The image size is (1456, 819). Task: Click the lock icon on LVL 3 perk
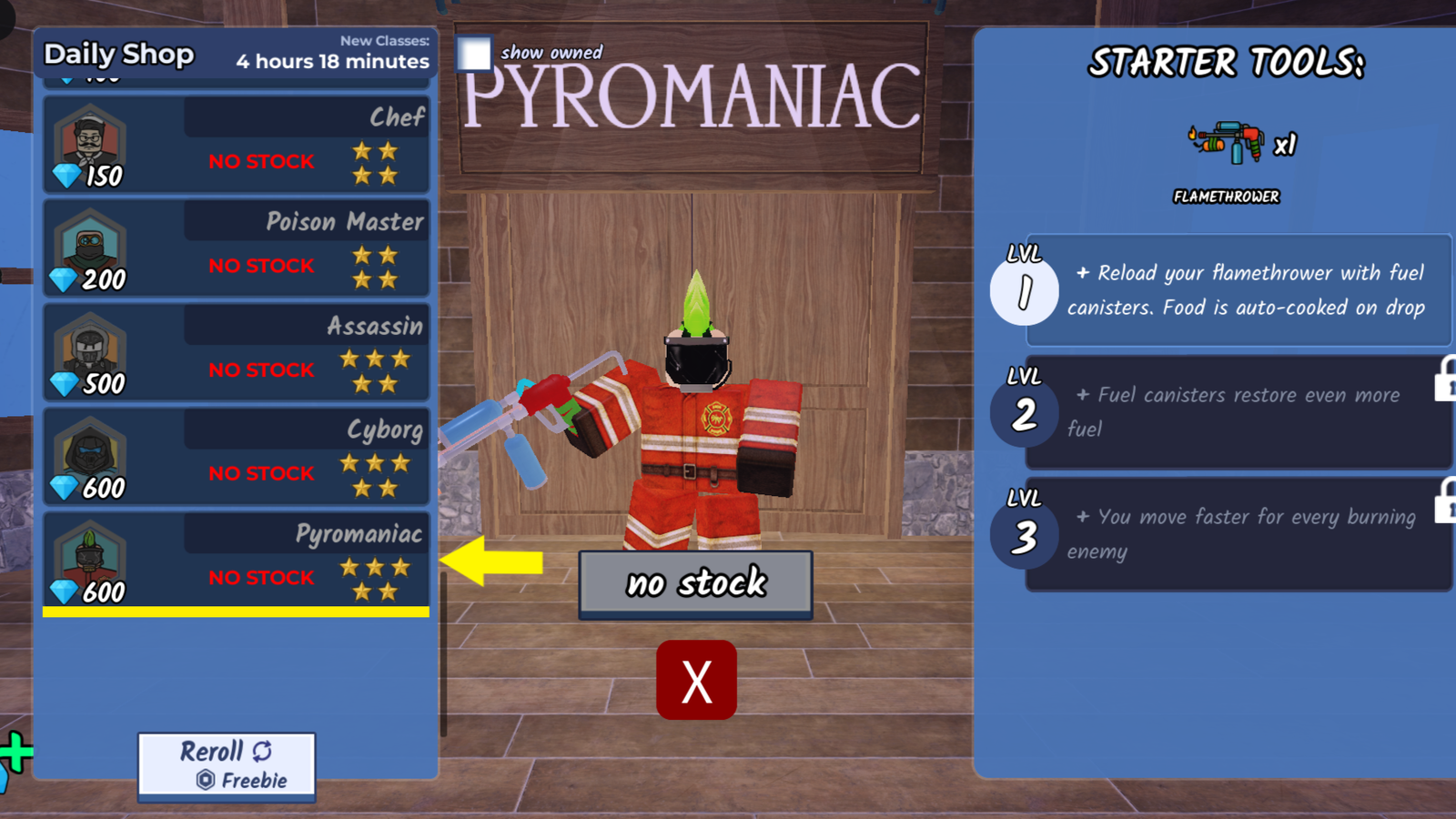coord(1444,508)
